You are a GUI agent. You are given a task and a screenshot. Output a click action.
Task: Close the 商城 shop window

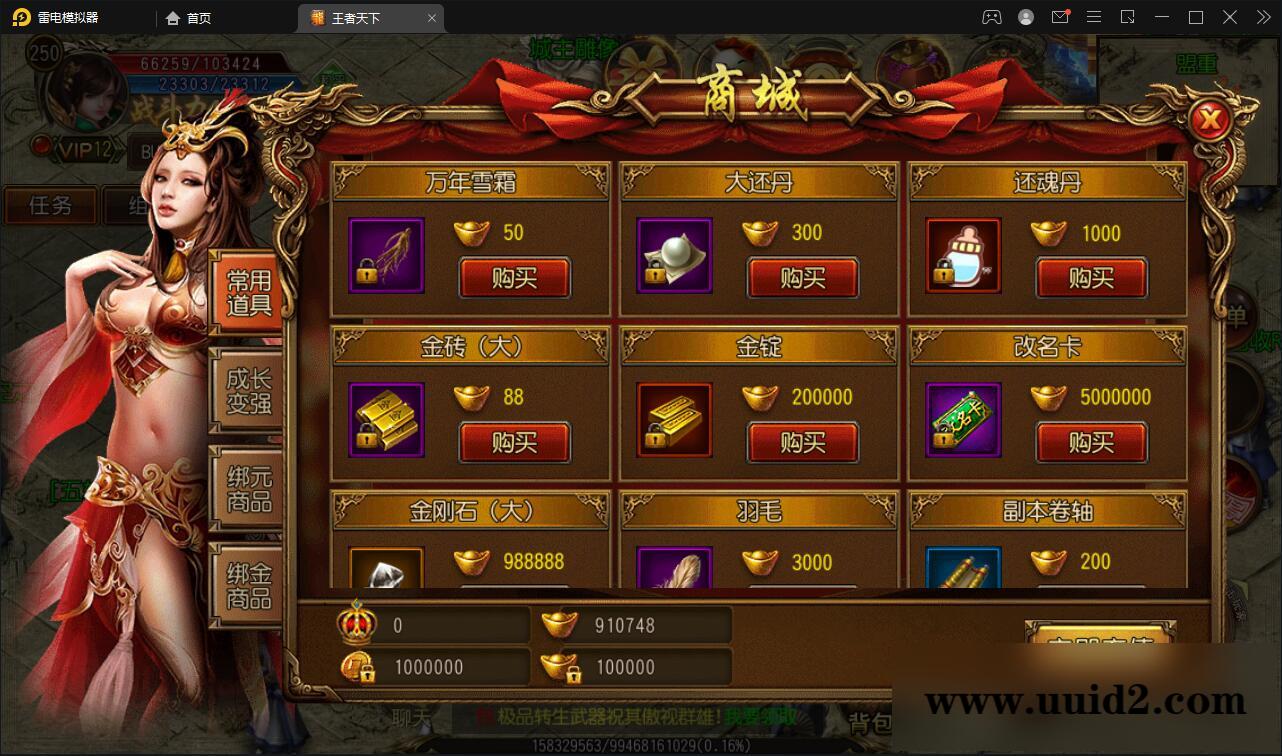[x=1211, y=119]
